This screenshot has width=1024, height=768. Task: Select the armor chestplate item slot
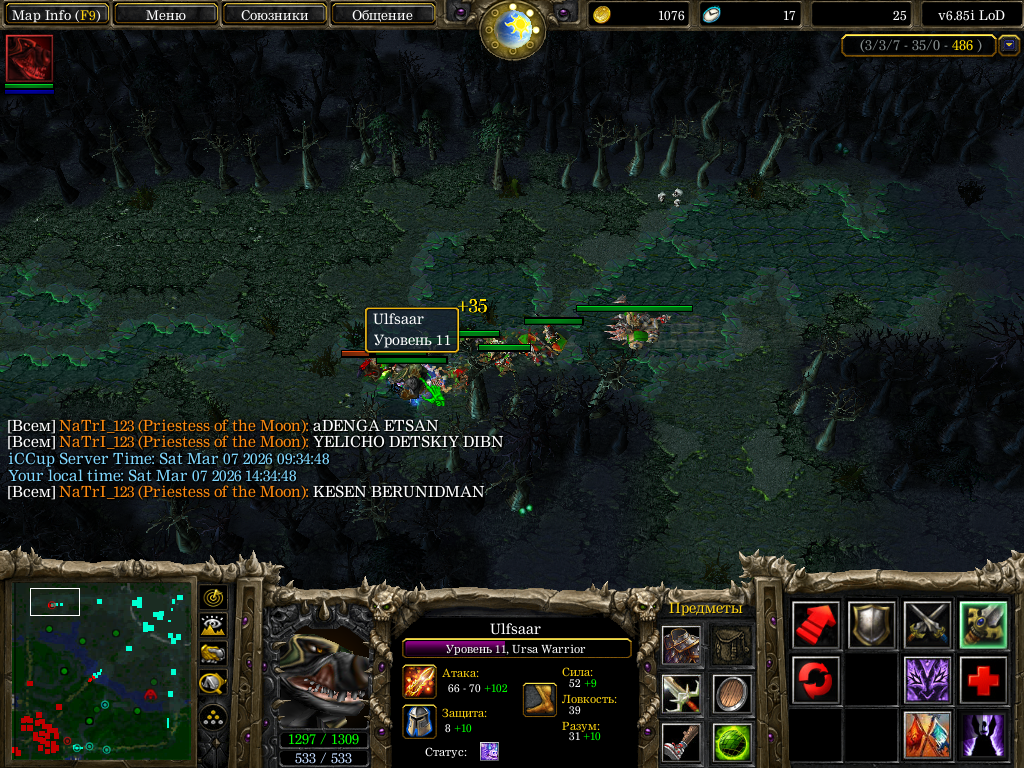(x=681, y=645)
